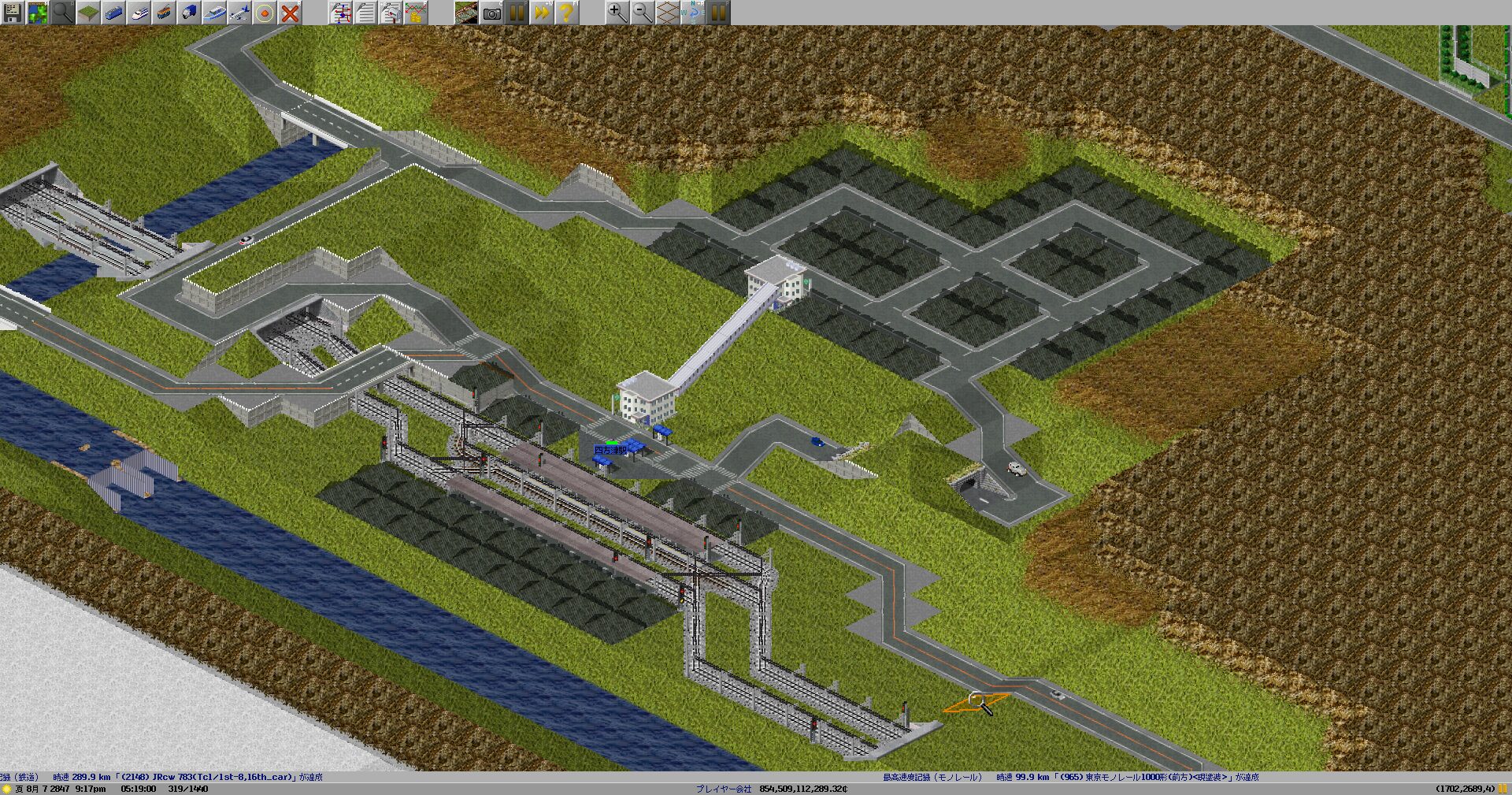The height and width of the screenshot is (795, 1512).
Task: Activate the red X removal tool
Action: 290,12
